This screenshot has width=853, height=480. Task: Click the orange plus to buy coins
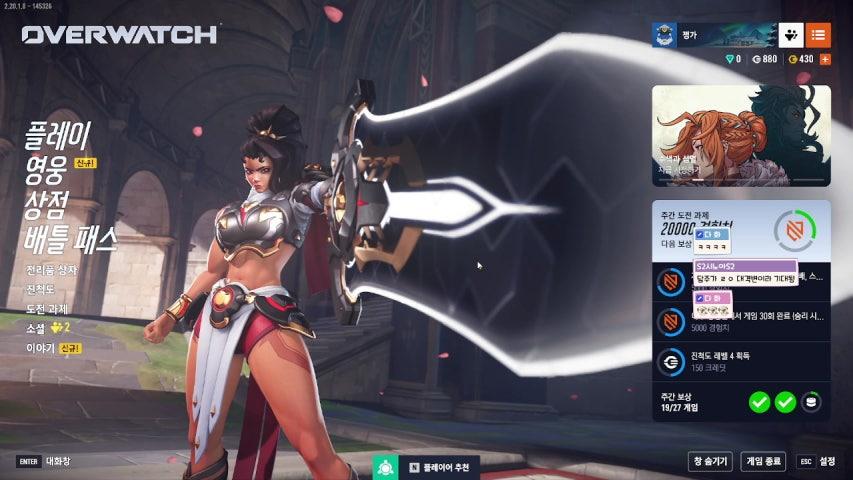[825, 59]
